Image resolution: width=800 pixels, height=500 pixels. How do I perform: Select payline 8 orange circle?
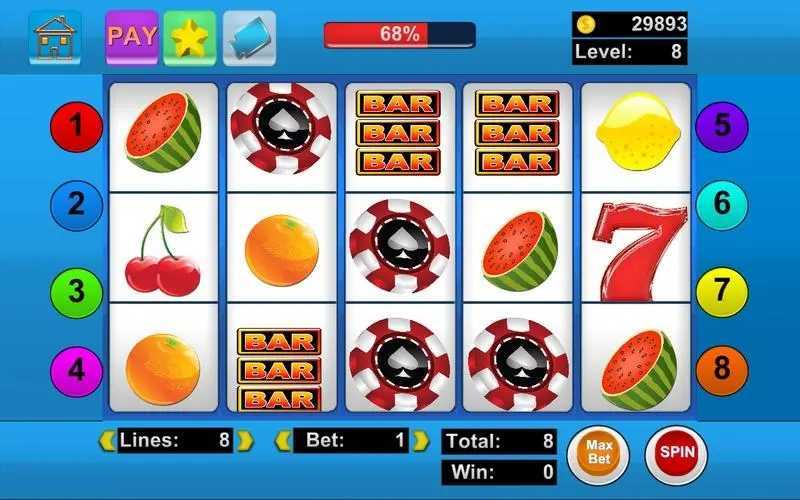(x=722, y=370)
